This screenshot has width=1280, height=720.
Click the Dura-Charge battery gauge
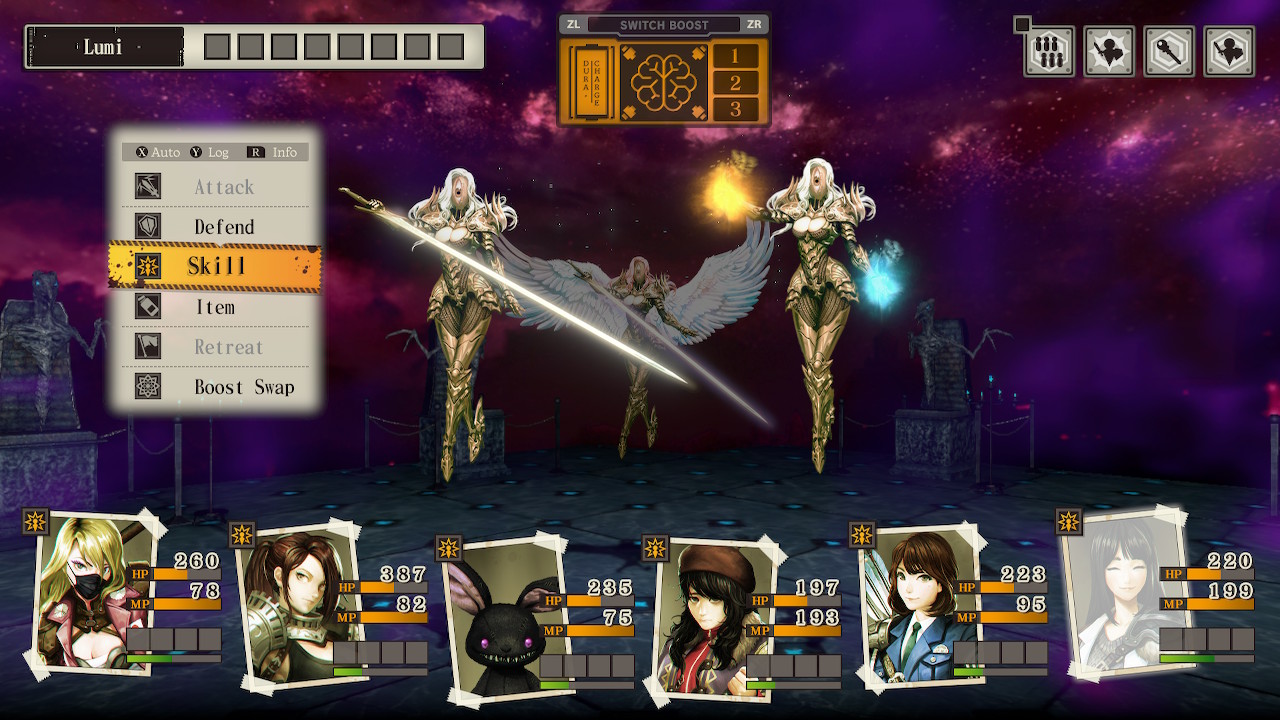[x=589, y=82]
